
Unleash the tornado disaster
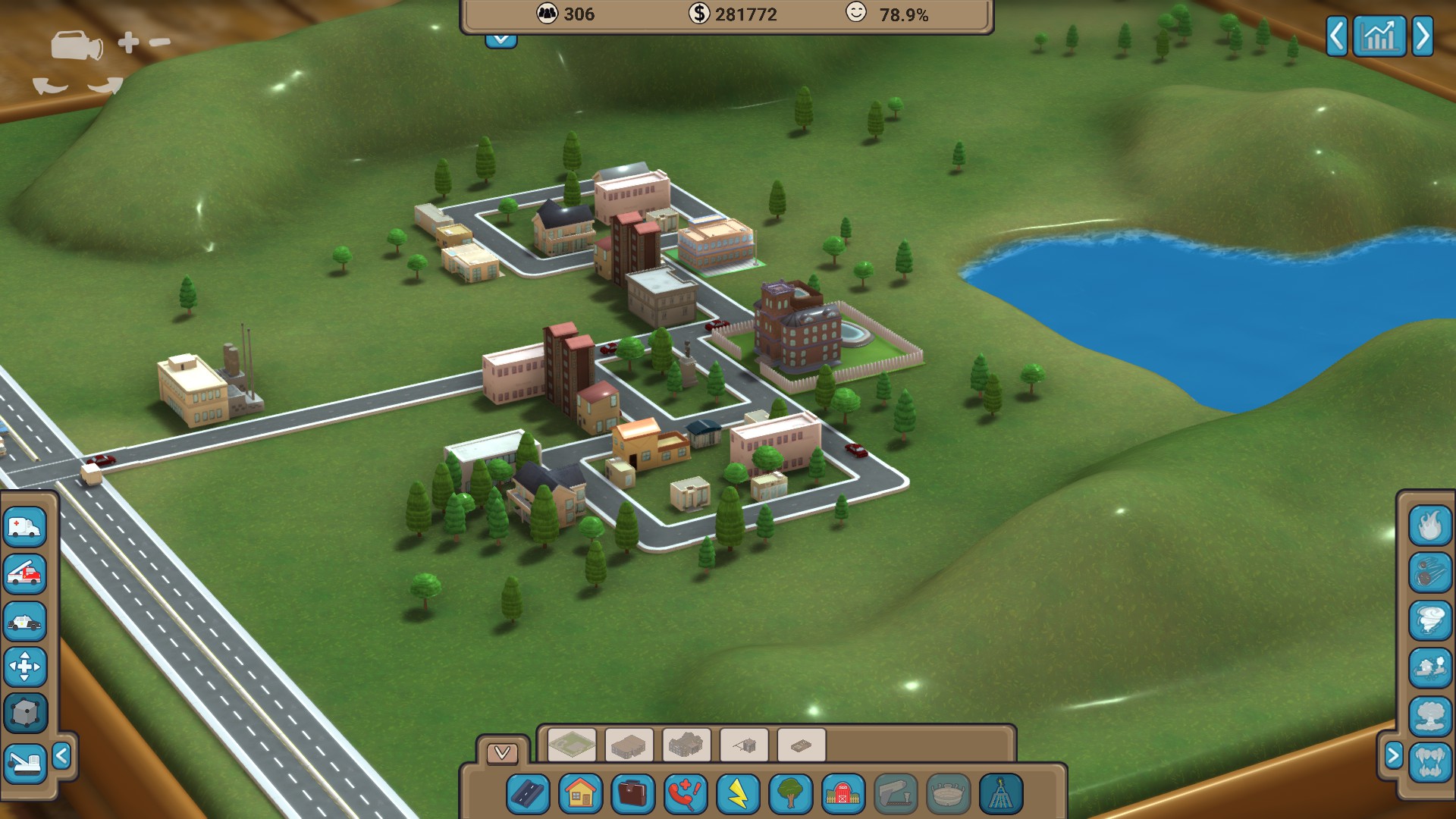click(1430, 620)
